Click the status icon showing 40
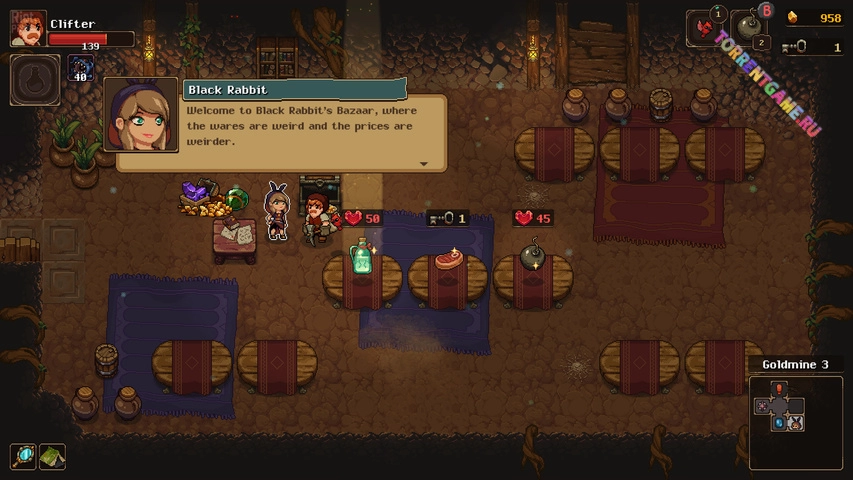 [x=80, y=69]
